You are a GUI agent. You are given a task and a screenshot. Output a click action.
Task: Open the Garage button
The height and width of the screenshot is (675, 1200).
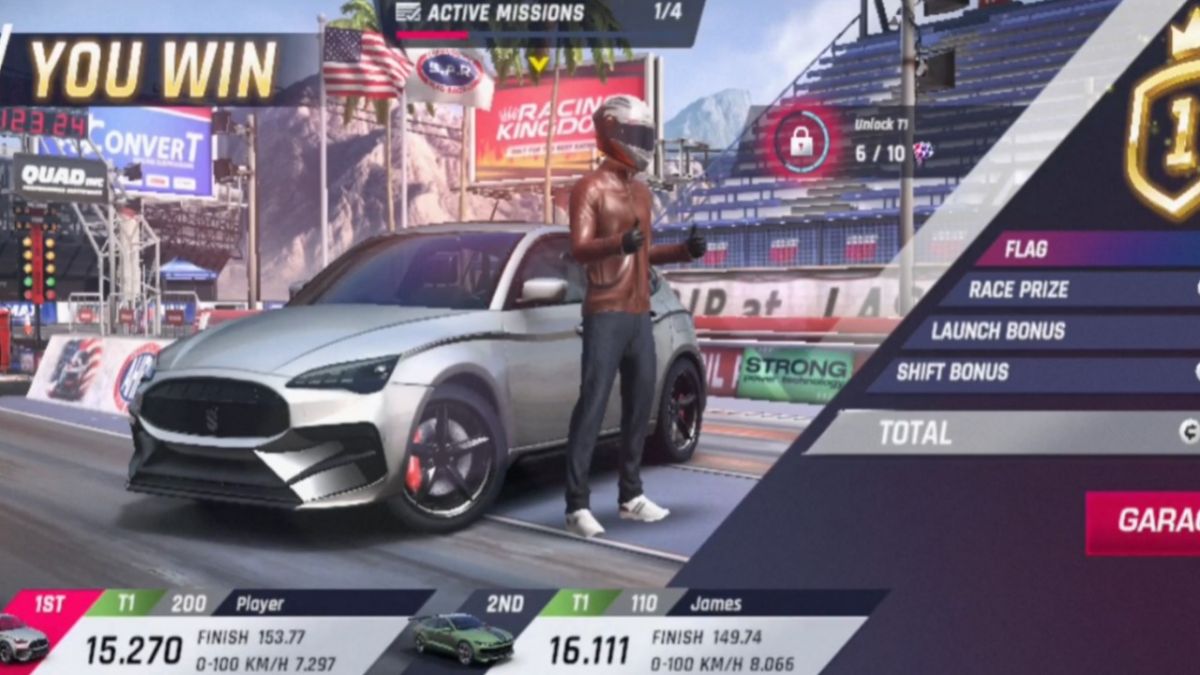click(x=1144, y=521)
